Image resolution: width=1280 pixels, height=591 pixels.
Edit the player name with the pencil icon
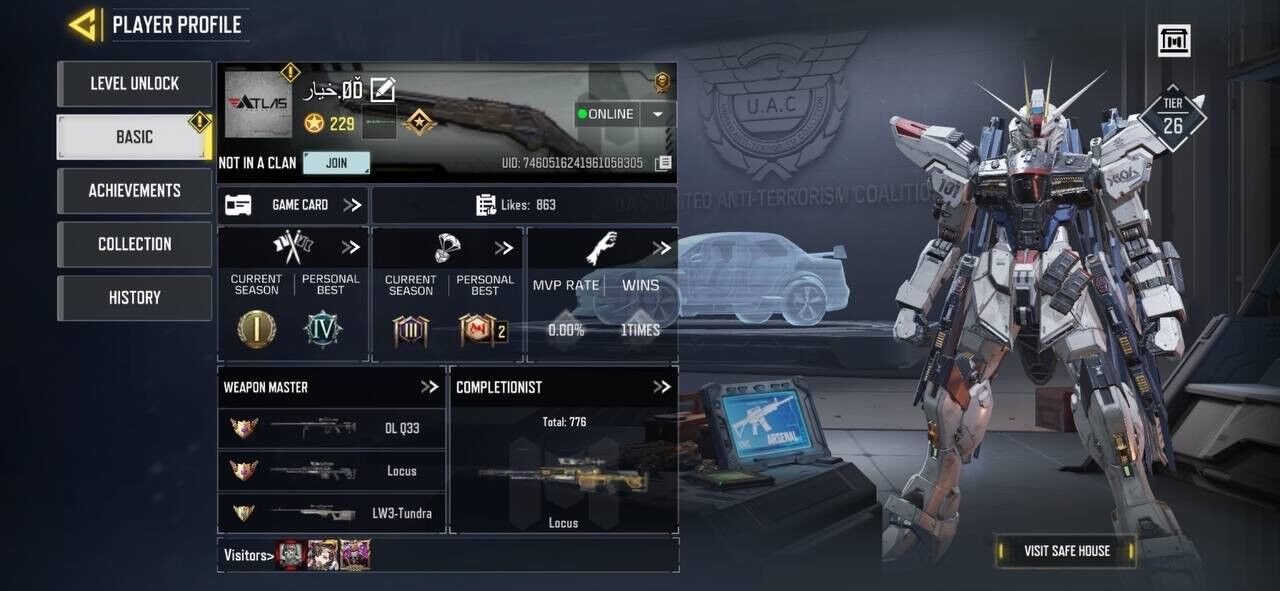tap(383, 90)
